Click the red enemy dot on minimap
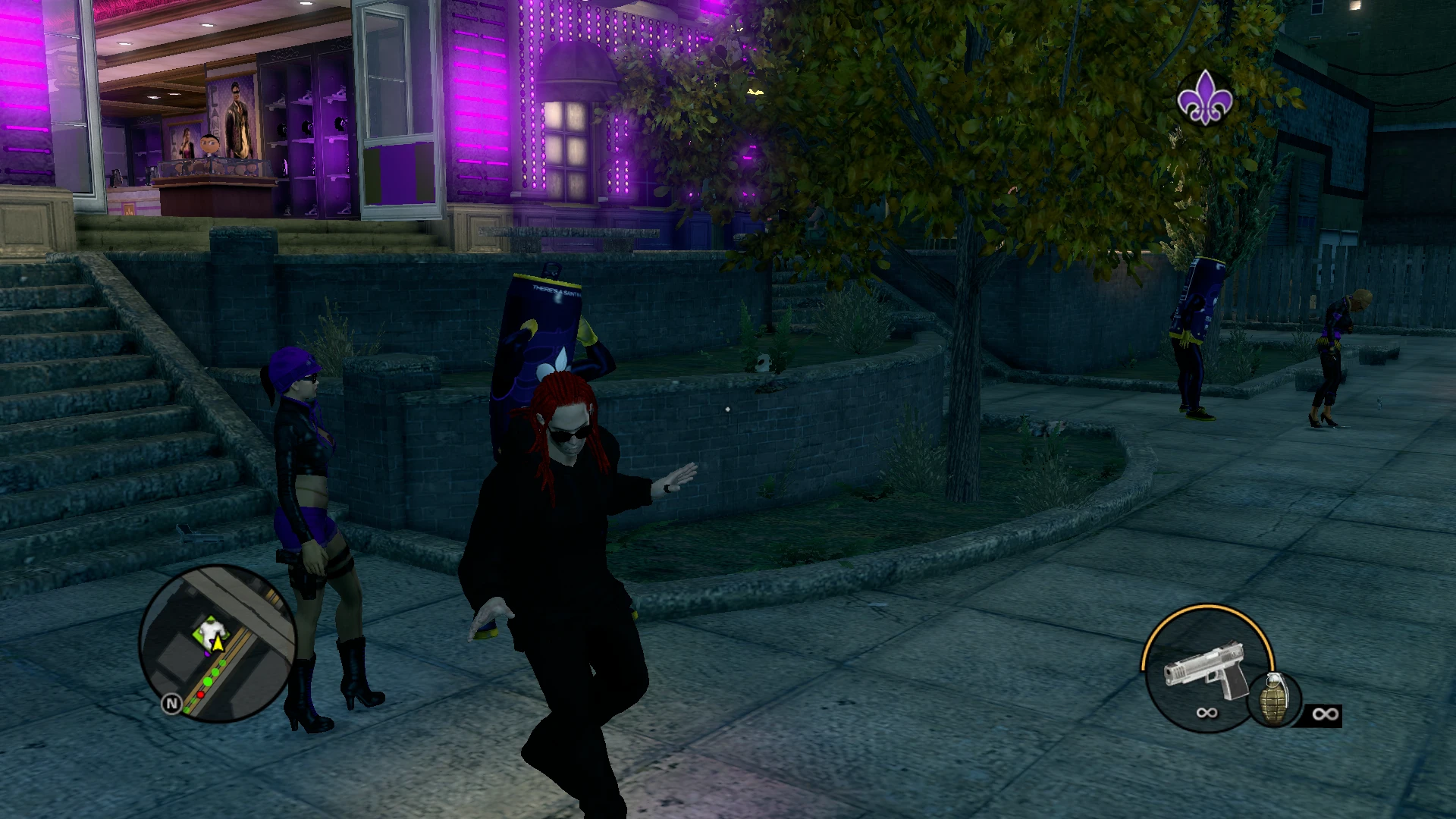The image size is (1456, 819). [x=200, y=695]
